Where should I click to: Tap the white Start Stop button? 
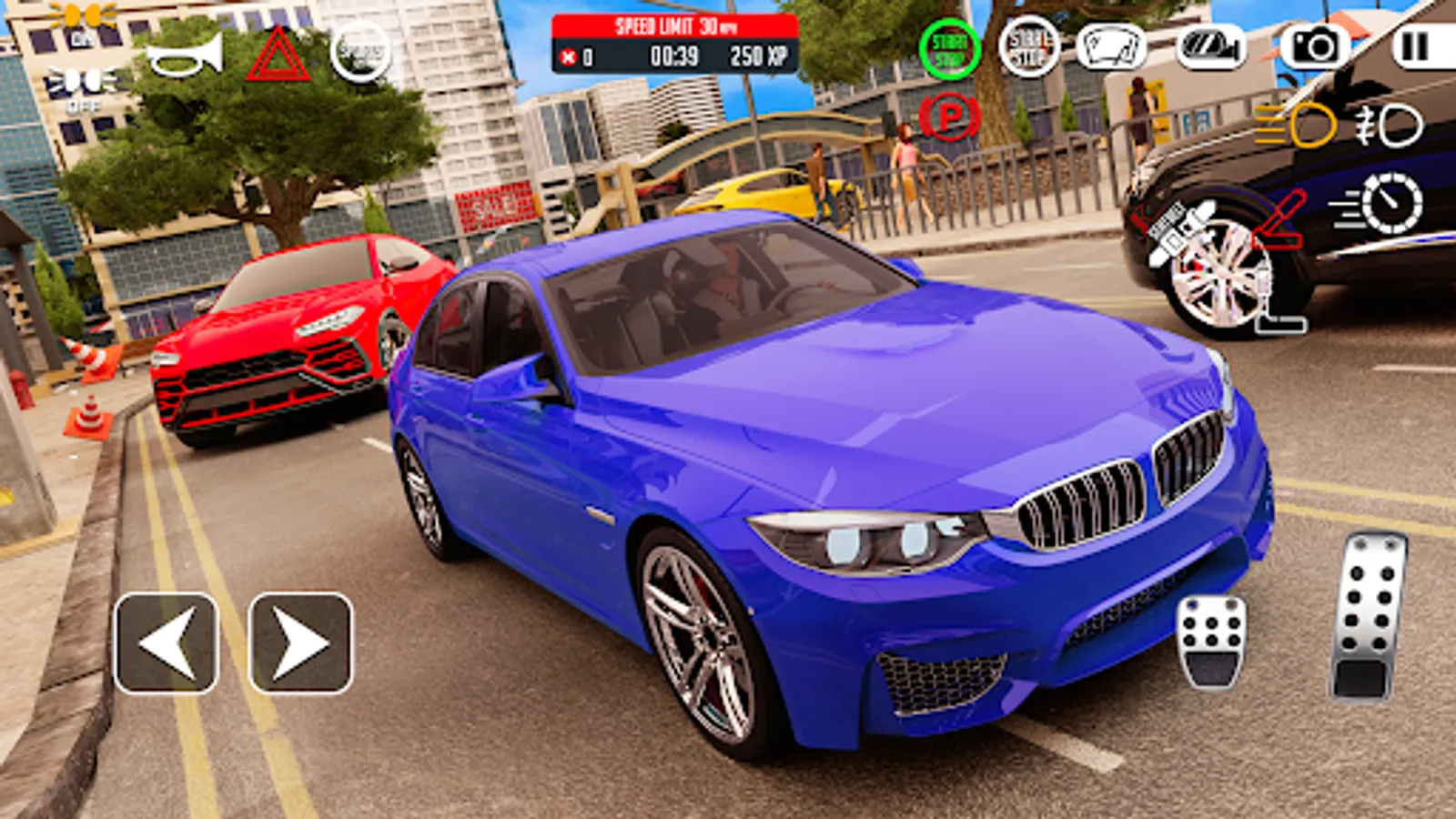pyautogui.click(x=1028, y=50)
